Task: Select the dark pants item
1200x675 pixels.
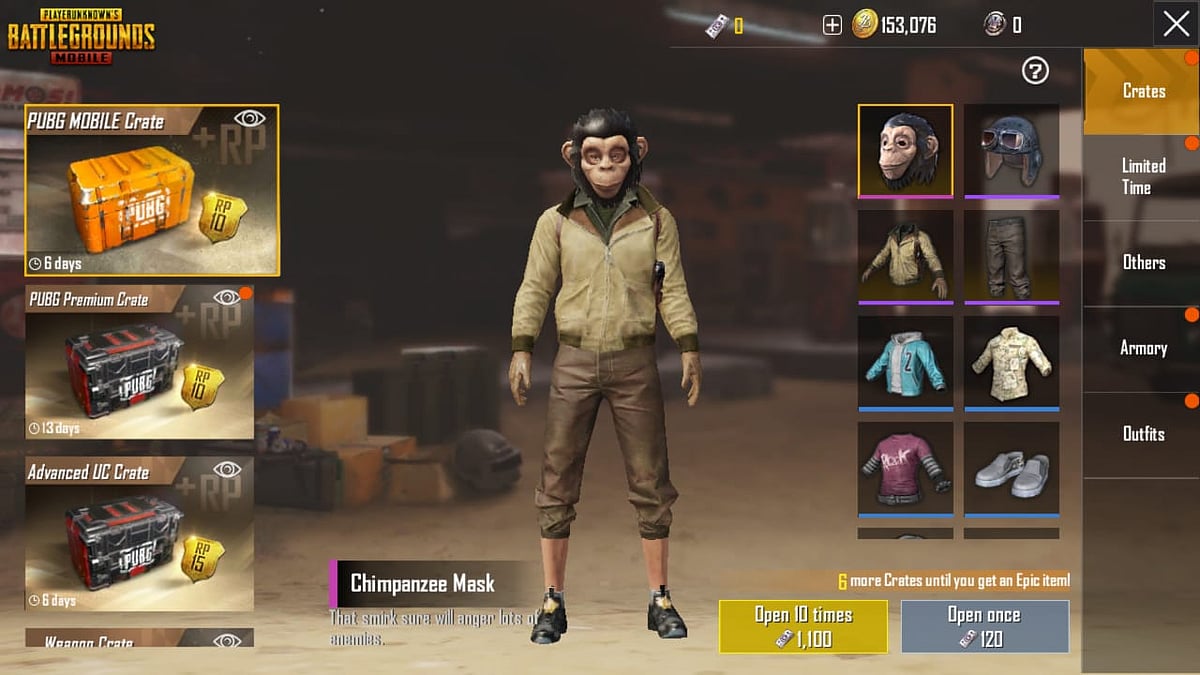Action: (x=1011, y=256)
